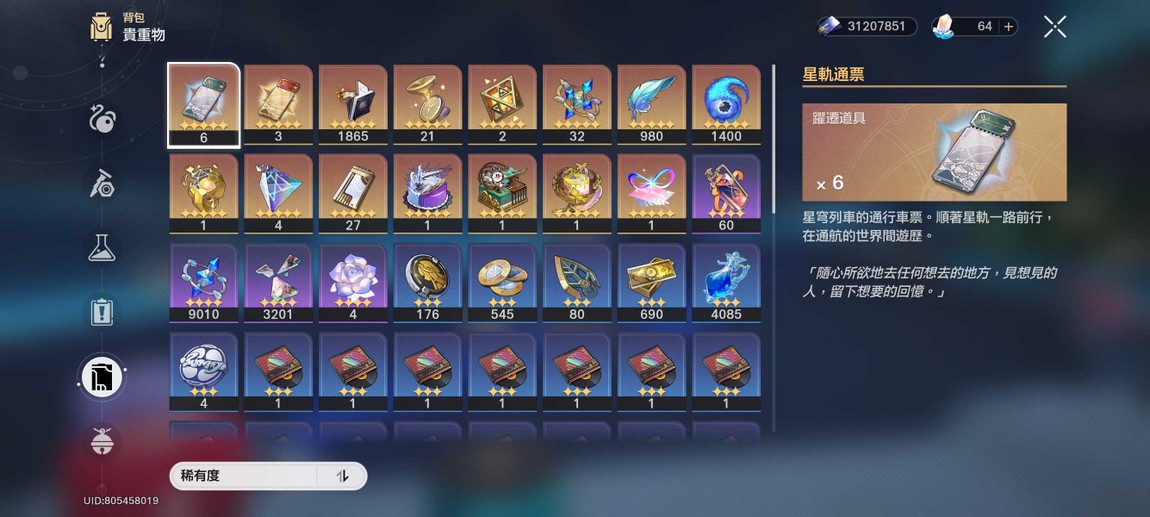Choose the silver disc item with count 4
This screenshot has height=517, width=1150.
[203, 371]
